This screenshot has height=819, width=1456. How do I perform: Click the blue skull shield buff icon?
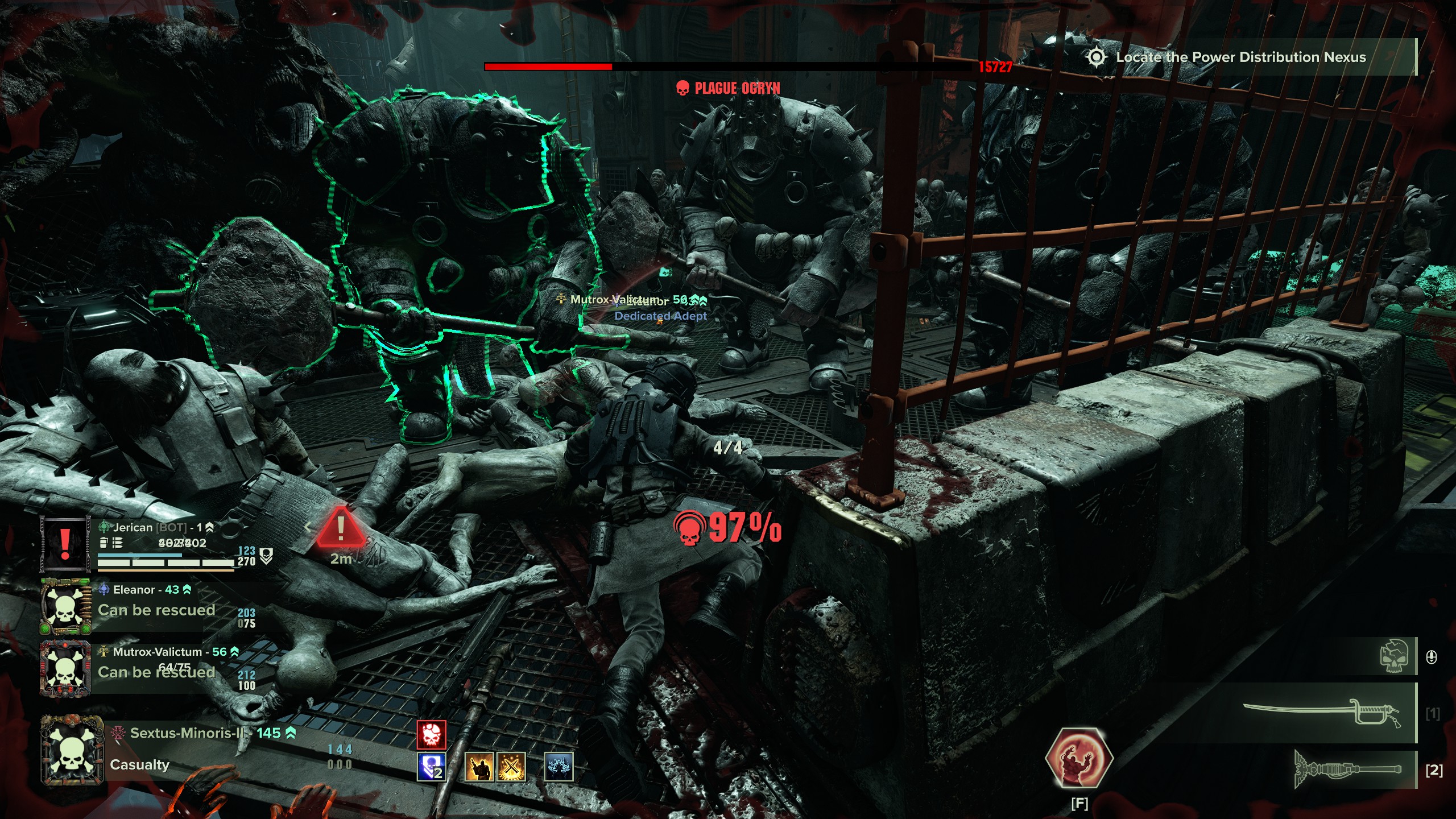[x=431, y=767]
